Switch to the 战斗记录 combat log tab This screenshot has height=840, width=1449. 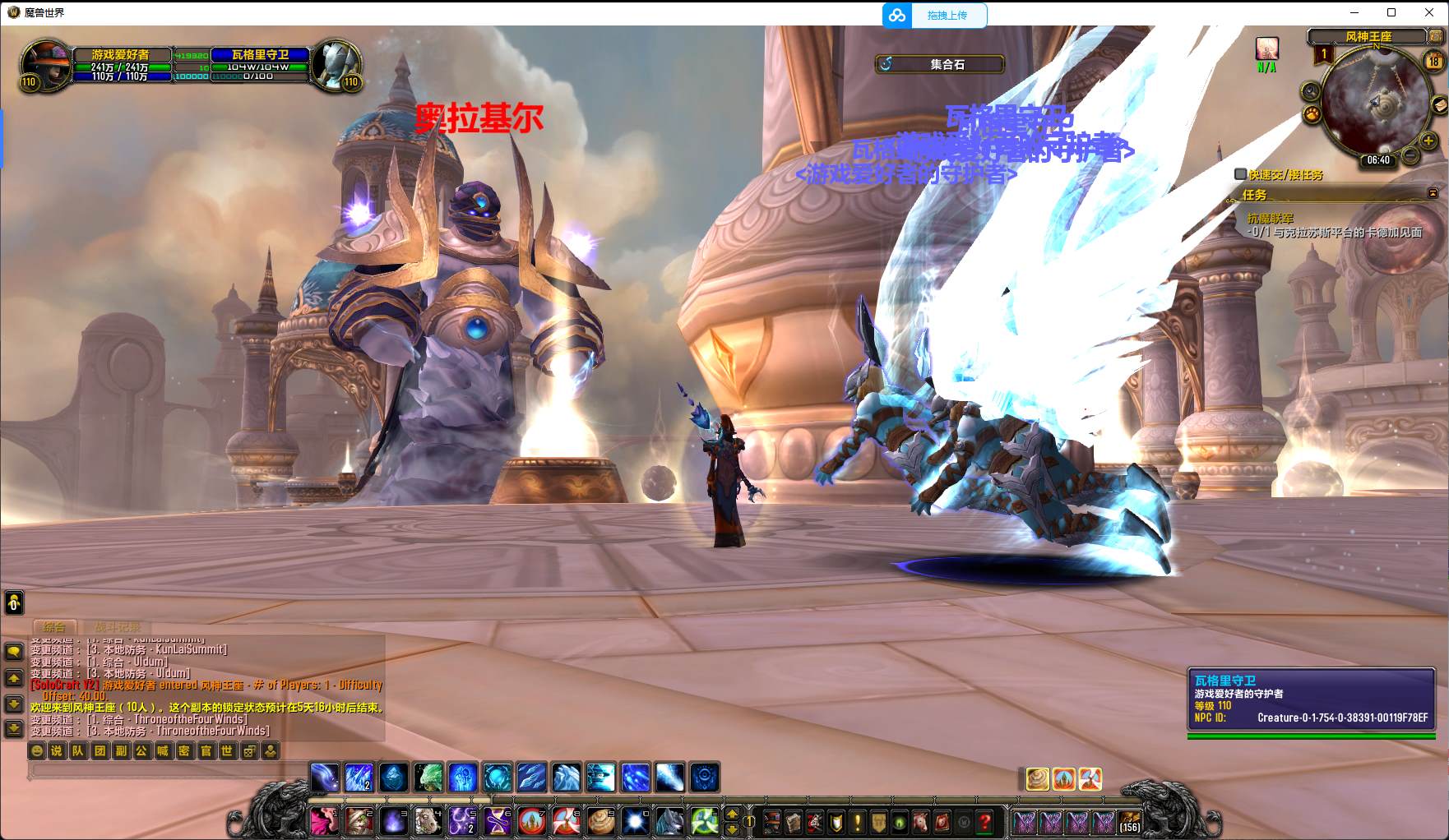(116, 627)
